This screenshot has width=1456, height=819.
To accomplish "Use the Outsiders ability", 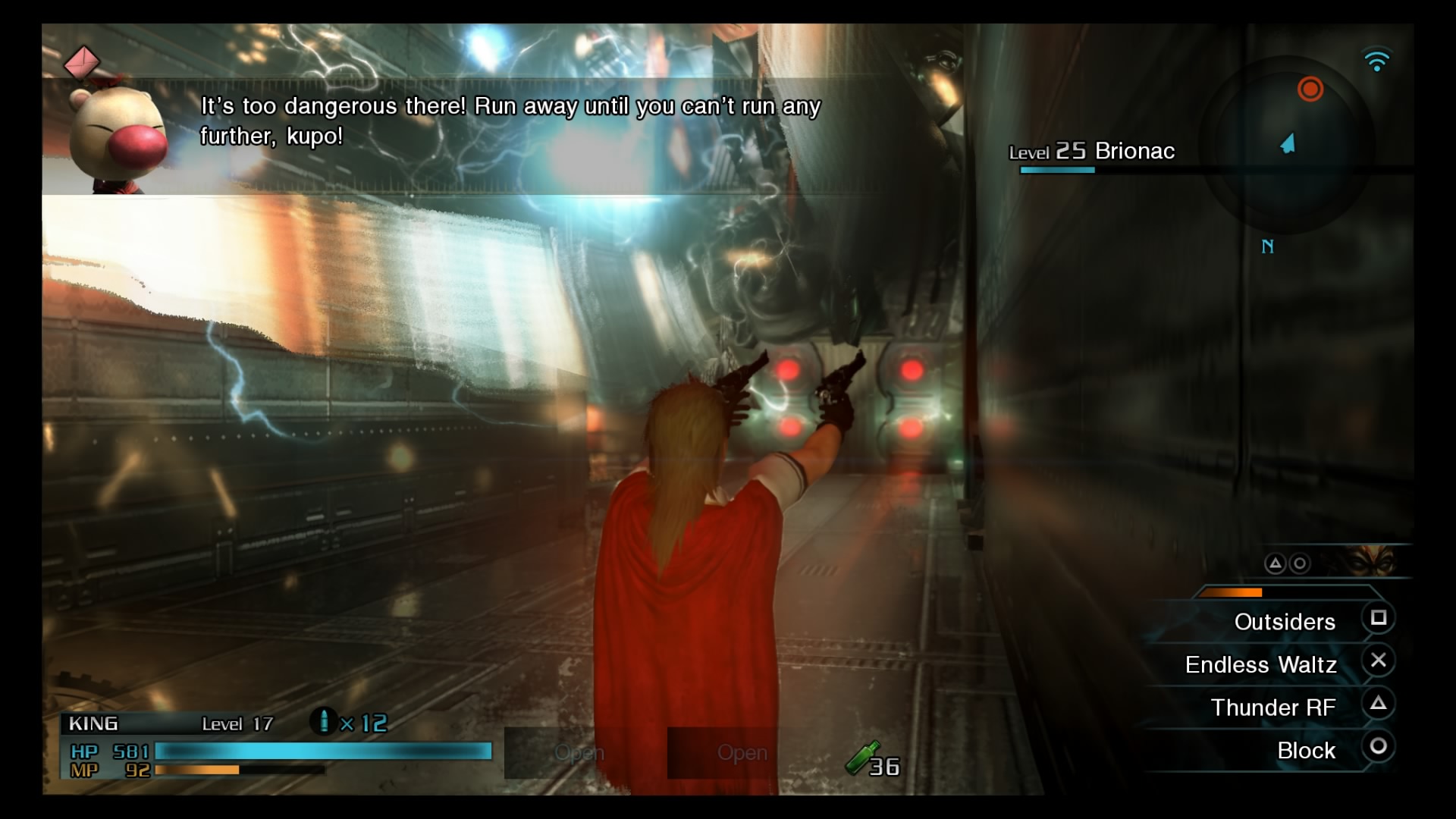I will pos(1285,622).
